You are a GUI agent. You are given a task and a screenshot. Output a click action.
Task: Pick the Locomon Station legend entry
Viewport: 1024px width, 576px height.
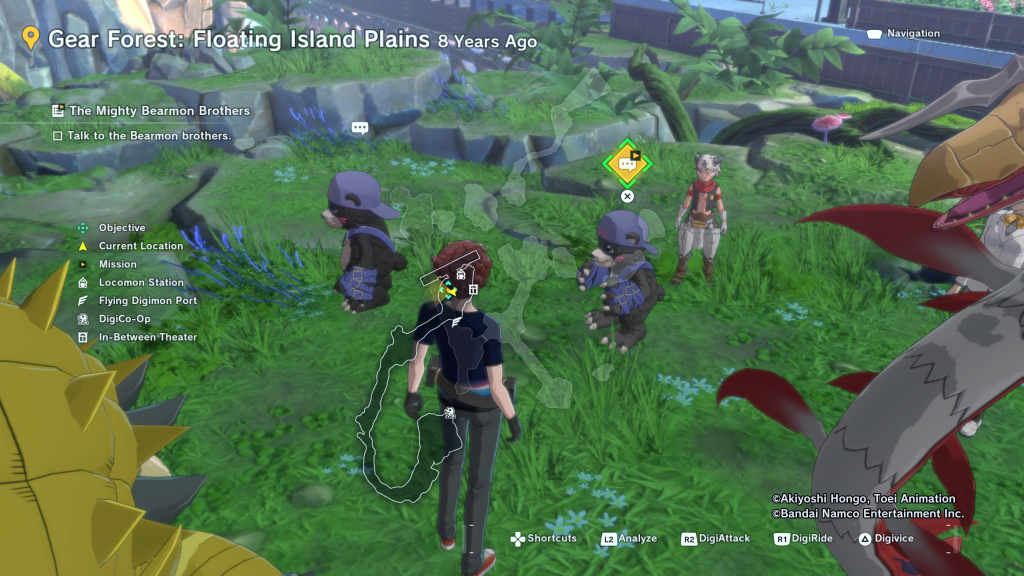coord(140,283)
